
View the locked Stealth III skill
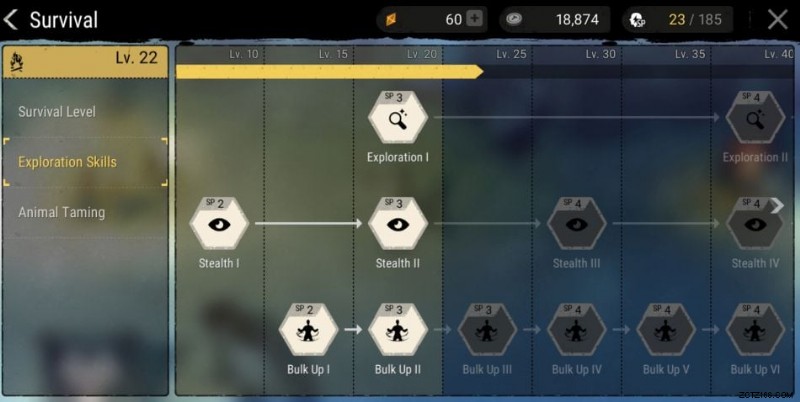tap(576, 225)
